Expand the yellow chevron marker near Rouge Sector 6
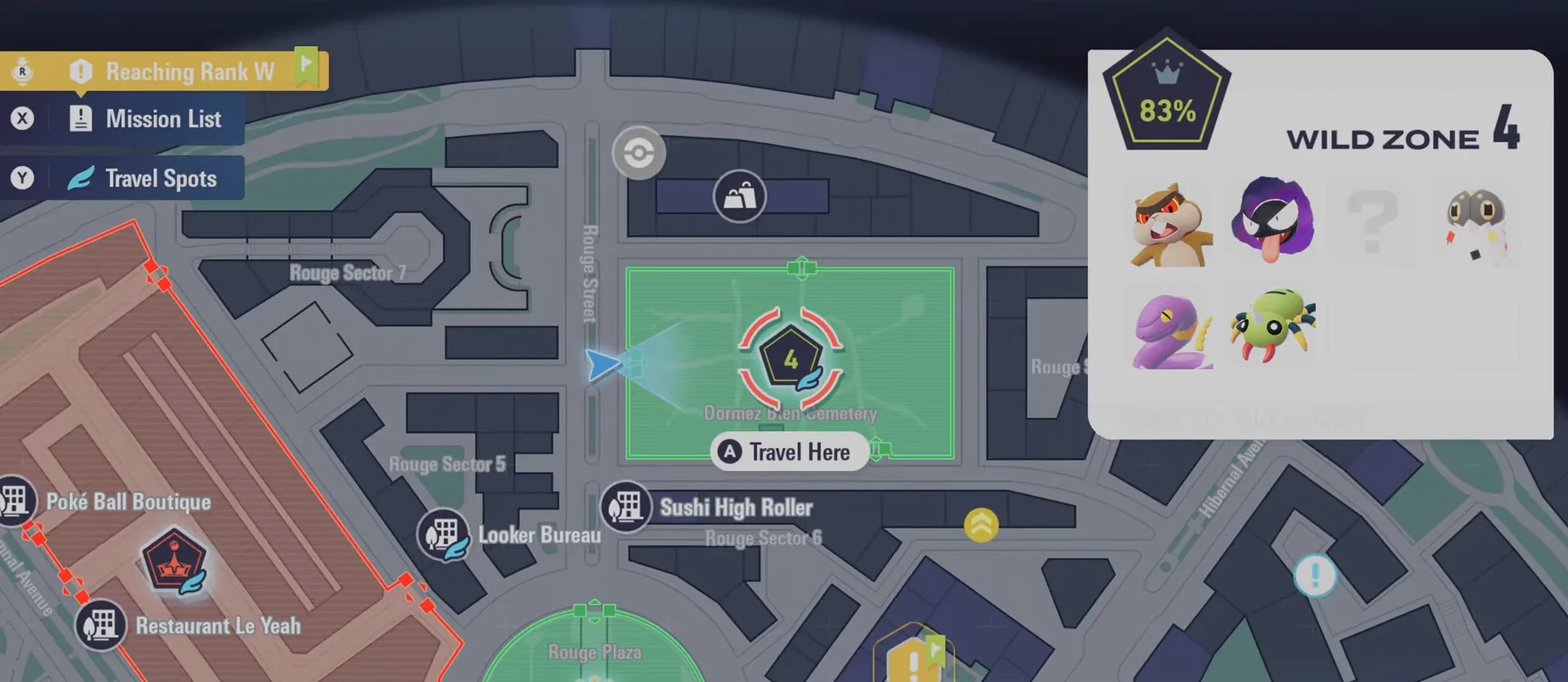This screenshot has height=682, width=1568. 980,522
